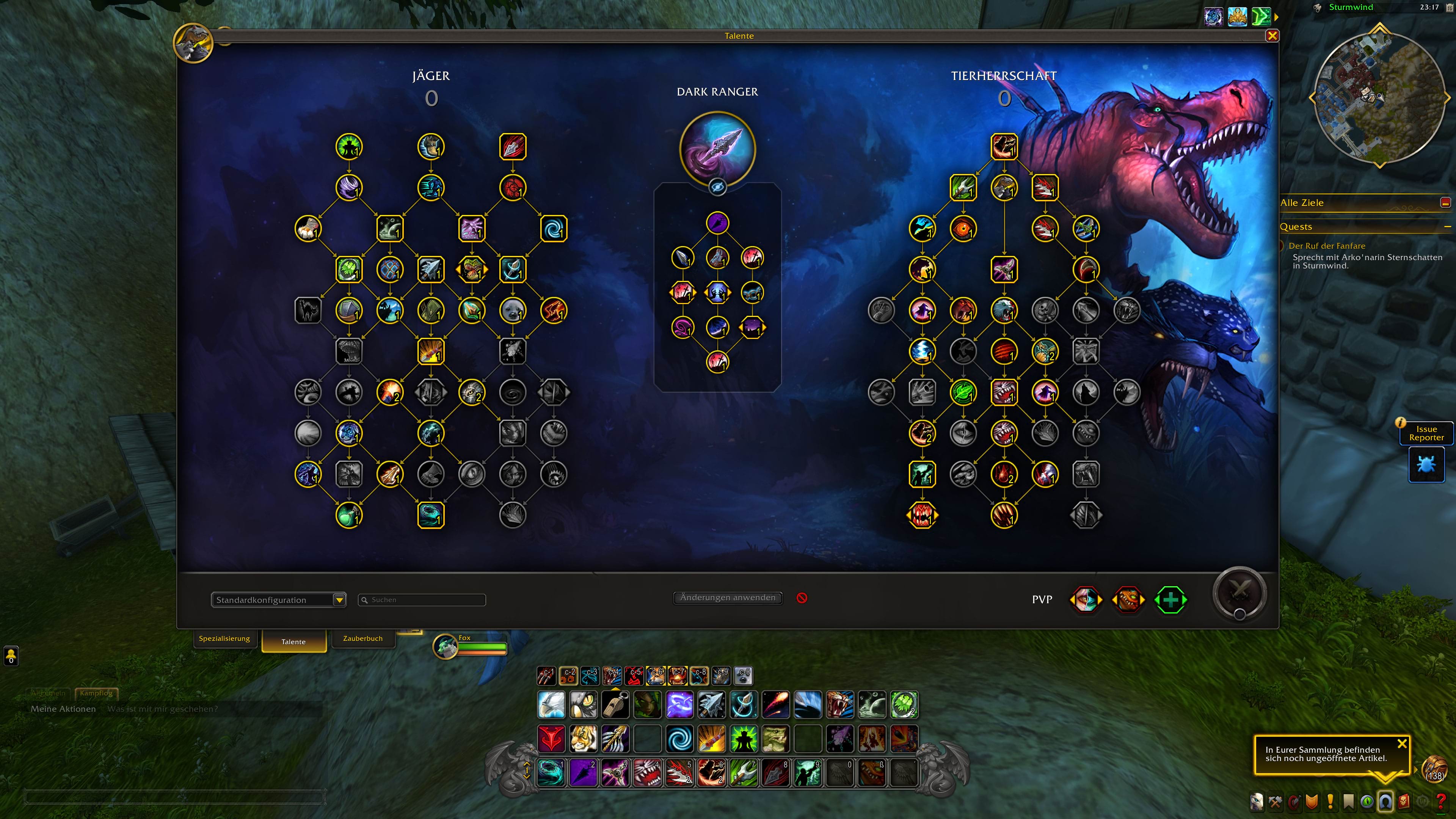
Task: Open the Zauberbuch tab
Action: point(362,639)
